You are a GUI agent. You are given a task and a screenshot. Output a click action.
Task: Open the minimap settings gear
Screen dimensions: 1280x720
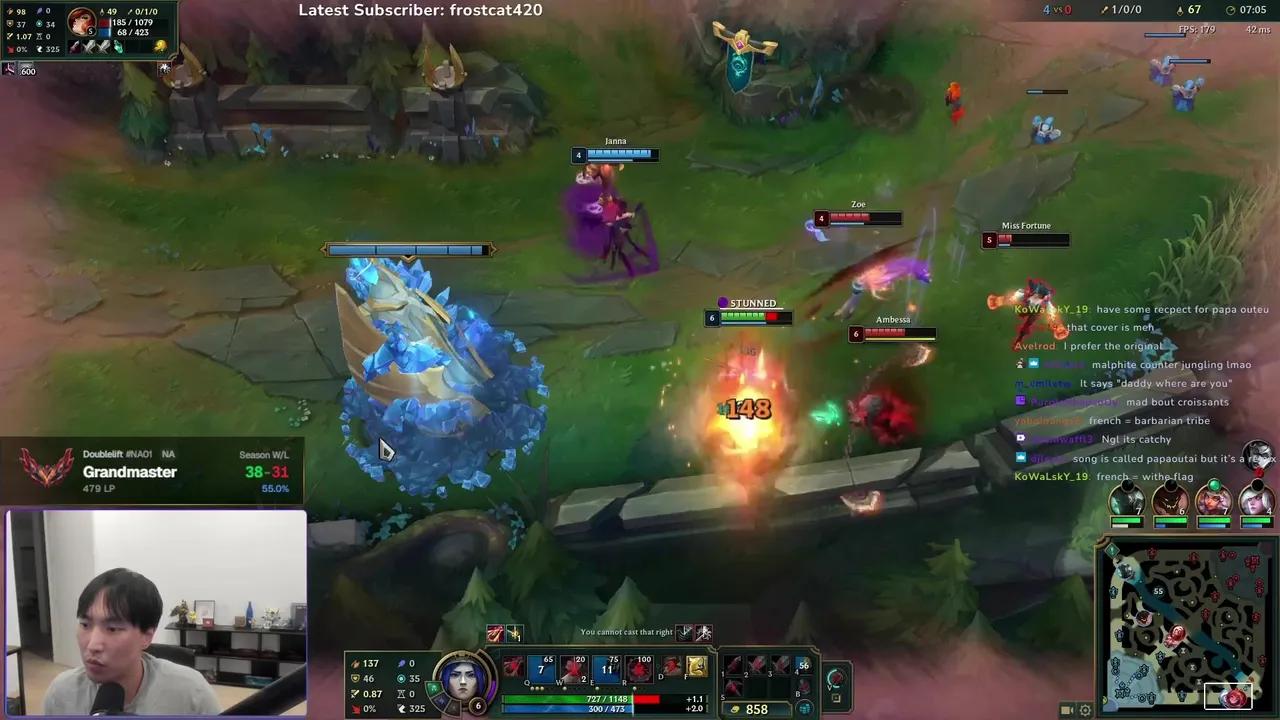(1085, 710)
